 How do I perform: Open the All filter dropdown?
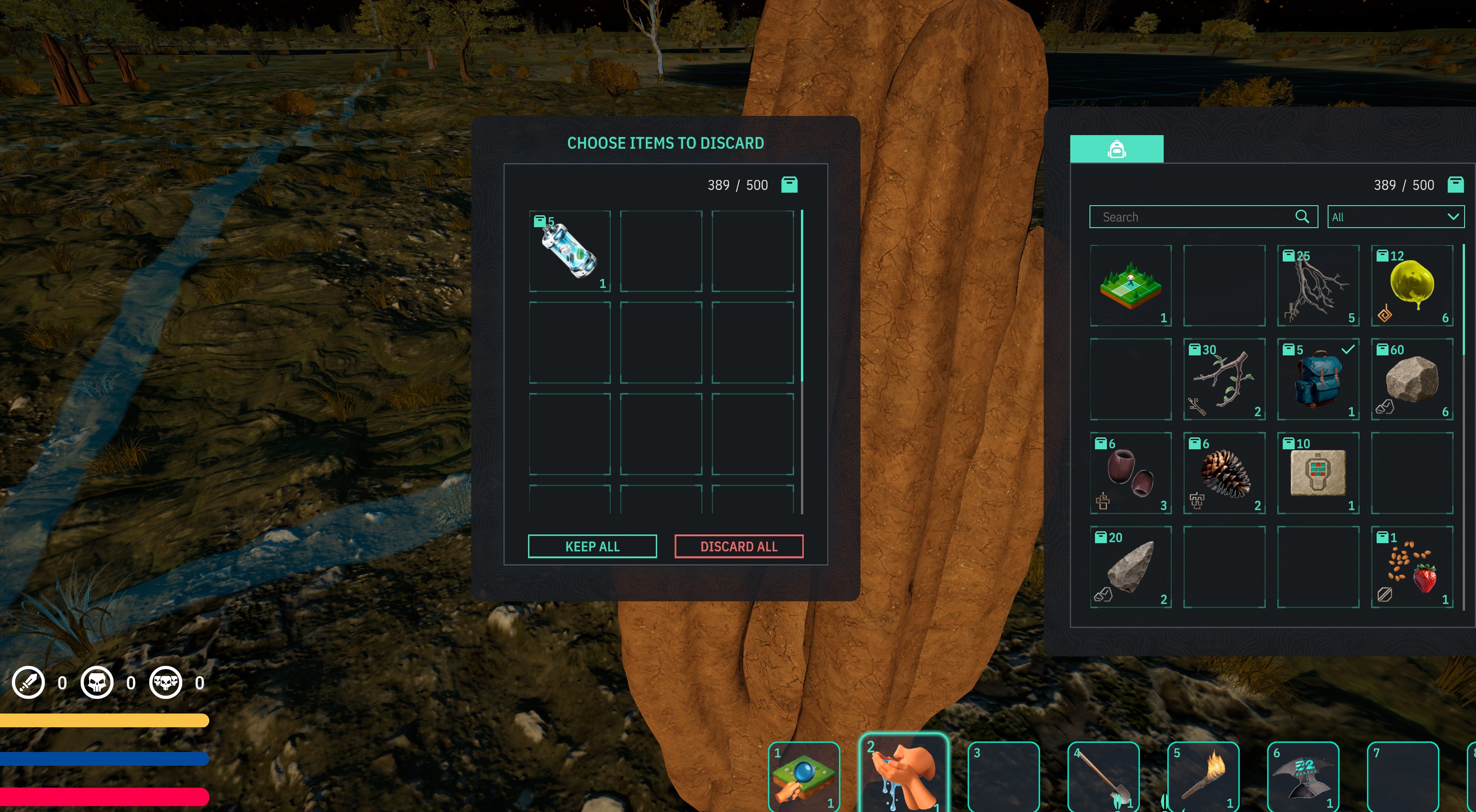1395,217
